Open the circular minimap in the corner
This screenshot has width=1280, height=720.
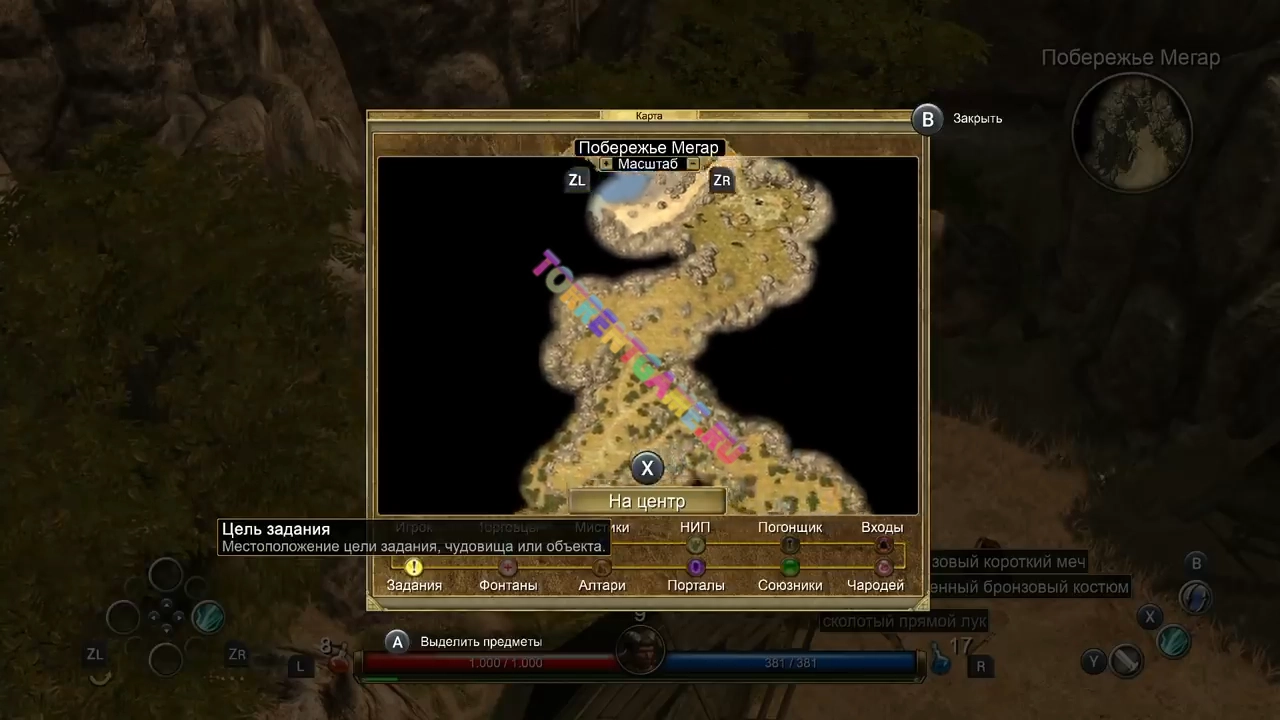point(1132,132)
